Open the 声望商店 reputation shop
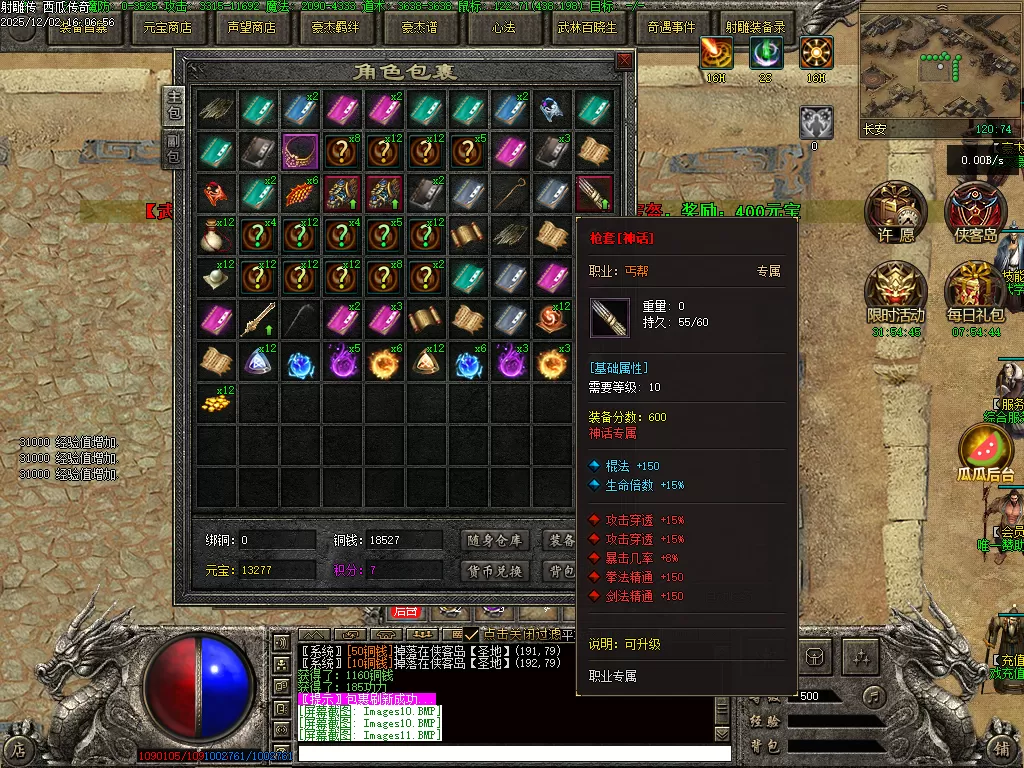Image resolution: width=1024 pixels, height=768 pixels. 251,28
